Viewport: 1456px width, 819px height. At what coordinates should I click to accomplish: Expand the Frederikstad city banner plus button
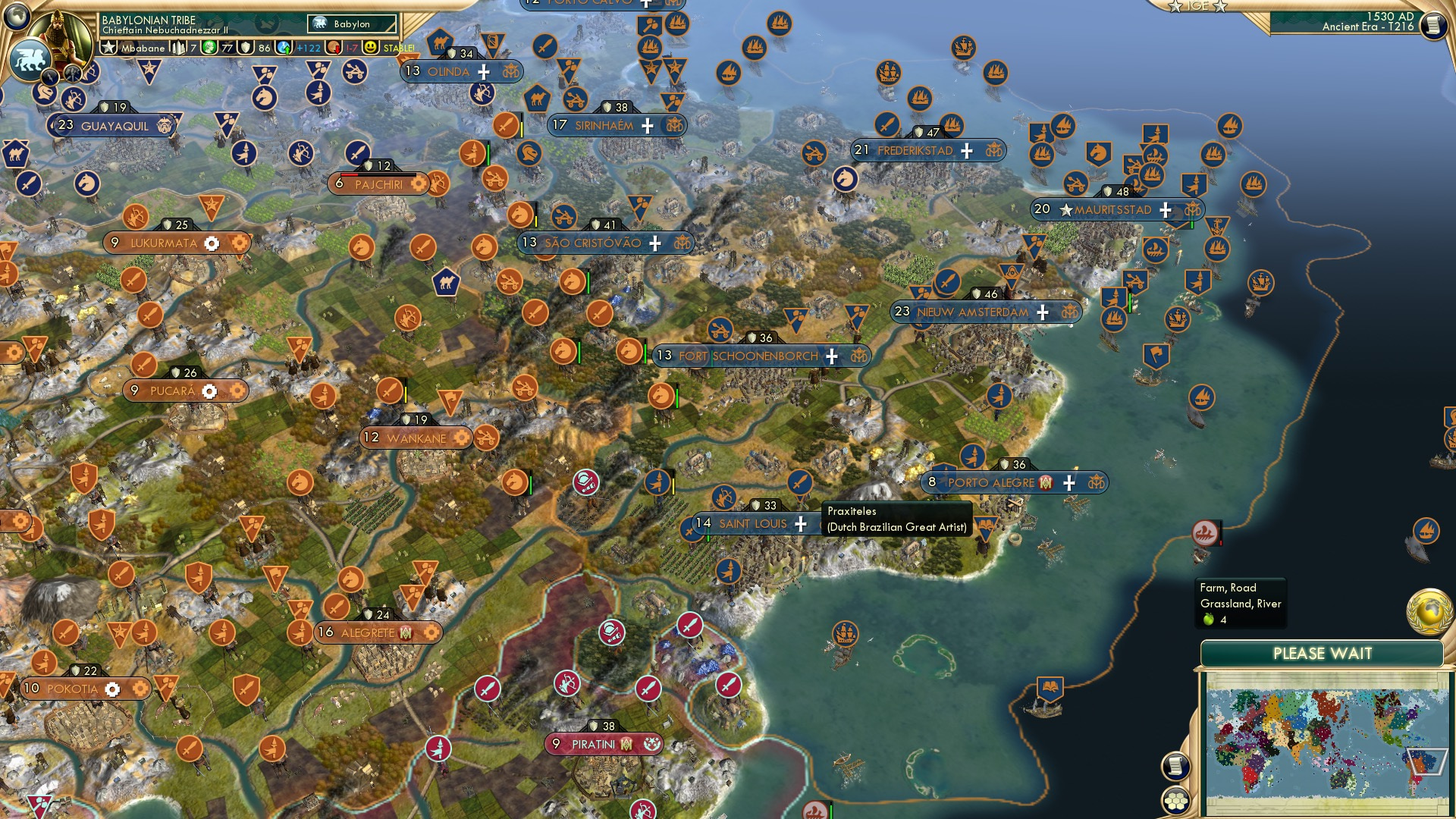click(966, 151)
